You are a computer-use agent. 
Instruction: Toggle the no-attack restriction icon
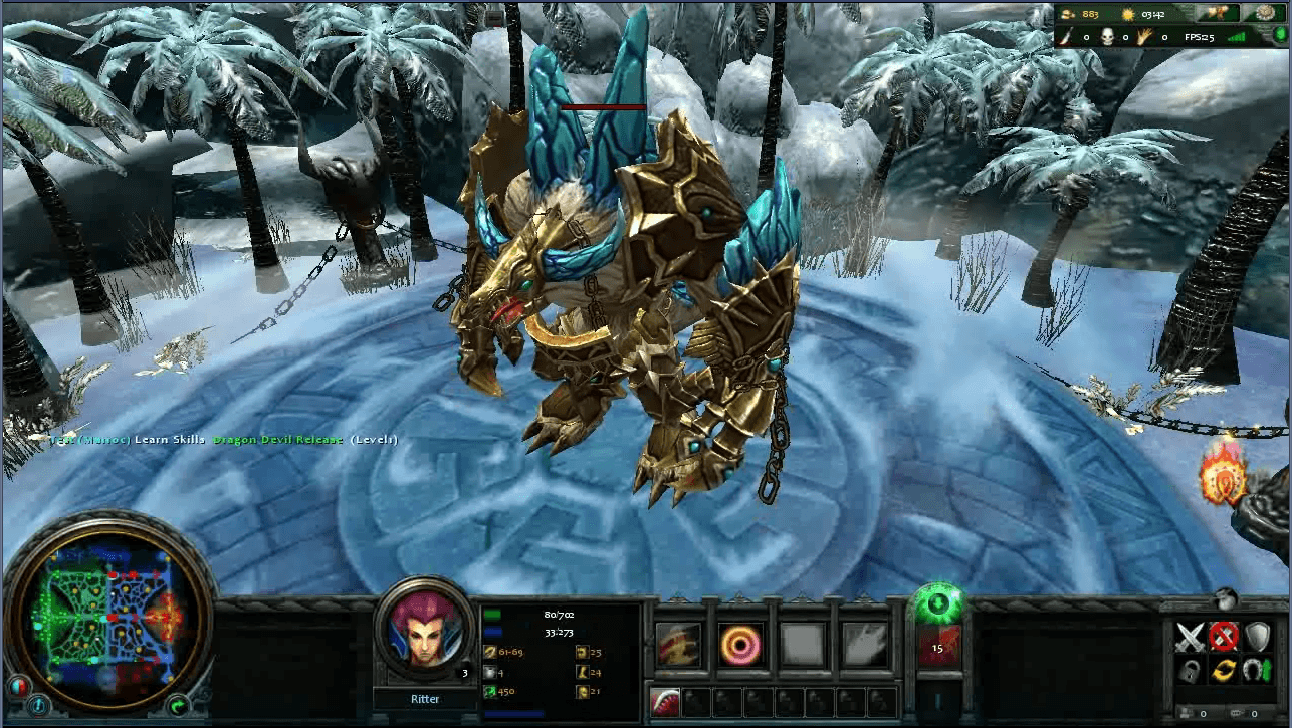tap(1224, 636)
